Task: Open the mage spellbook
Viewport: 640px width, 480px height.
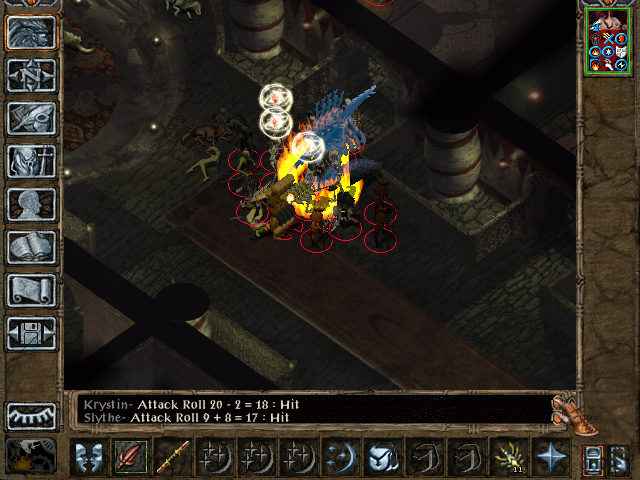Action: (32, 247)
